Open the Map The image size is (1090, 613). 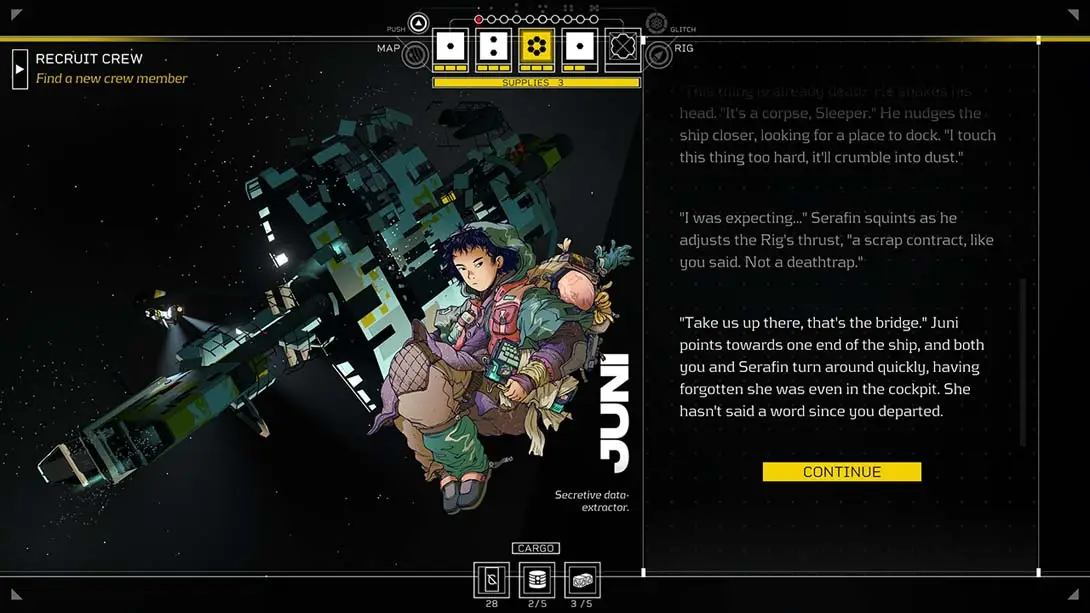[414, 54]
